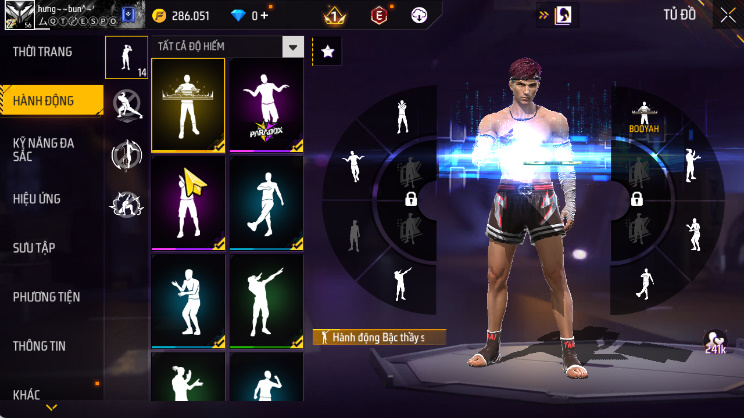Pick the Booyah emote wheel slot
744x418 pixels.
644,118
